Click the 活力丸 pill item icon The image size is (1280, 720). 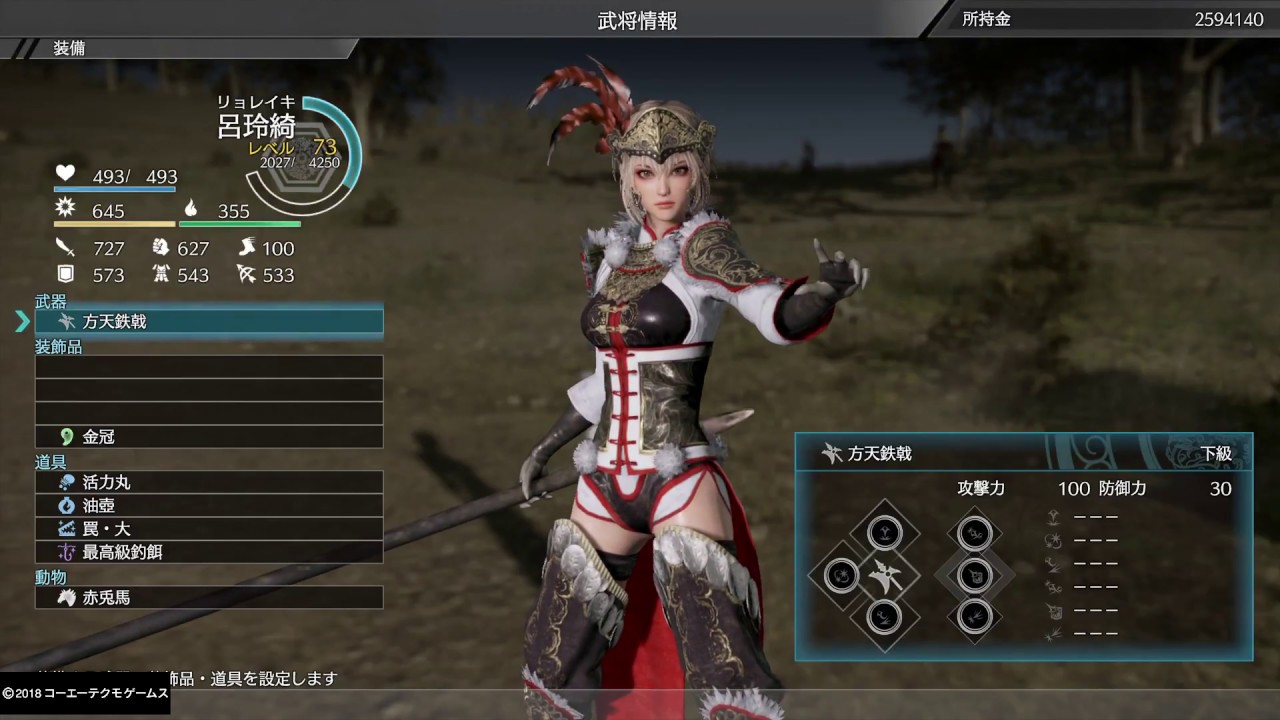point(66,482)
